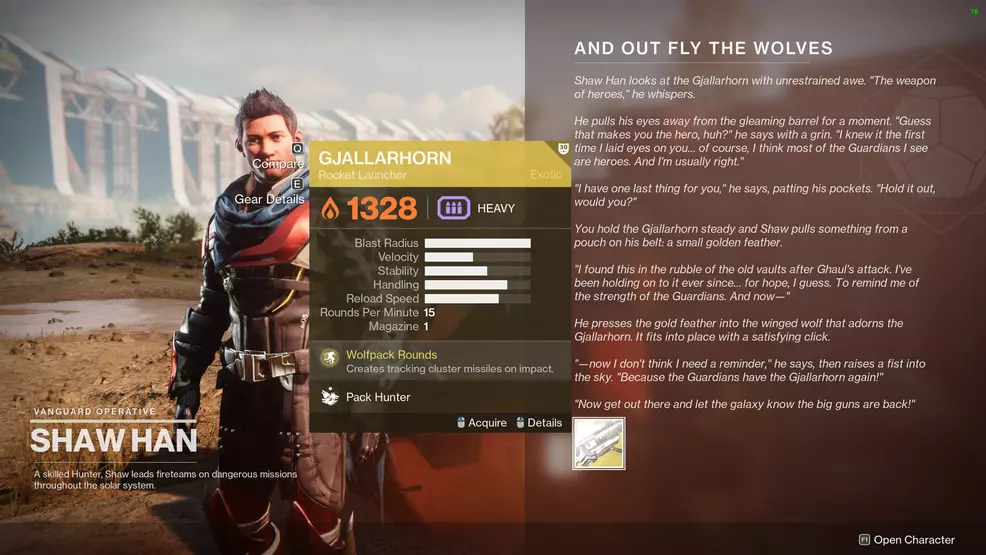This screenshot has width=986, height=555.
Task: Choose the Compare option beside the tooltip
Action: pos(279,163)
